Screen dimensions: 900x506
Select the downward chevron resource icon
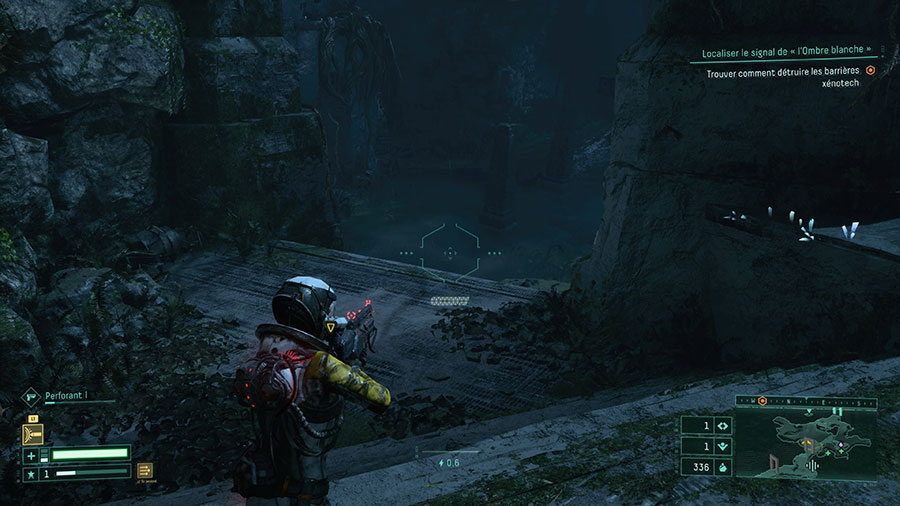coord(724,446)
